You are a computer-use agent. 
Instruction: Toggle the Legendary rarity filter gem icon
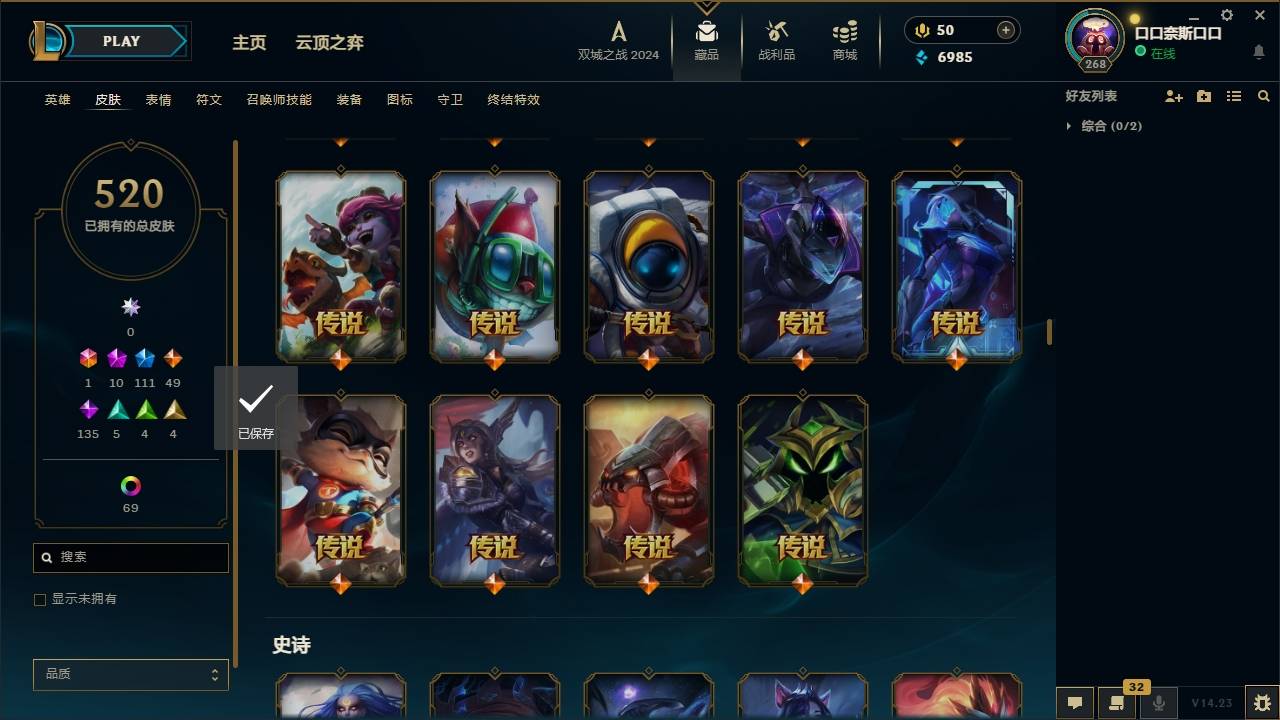pyautogui.click(x=173, y=357)
